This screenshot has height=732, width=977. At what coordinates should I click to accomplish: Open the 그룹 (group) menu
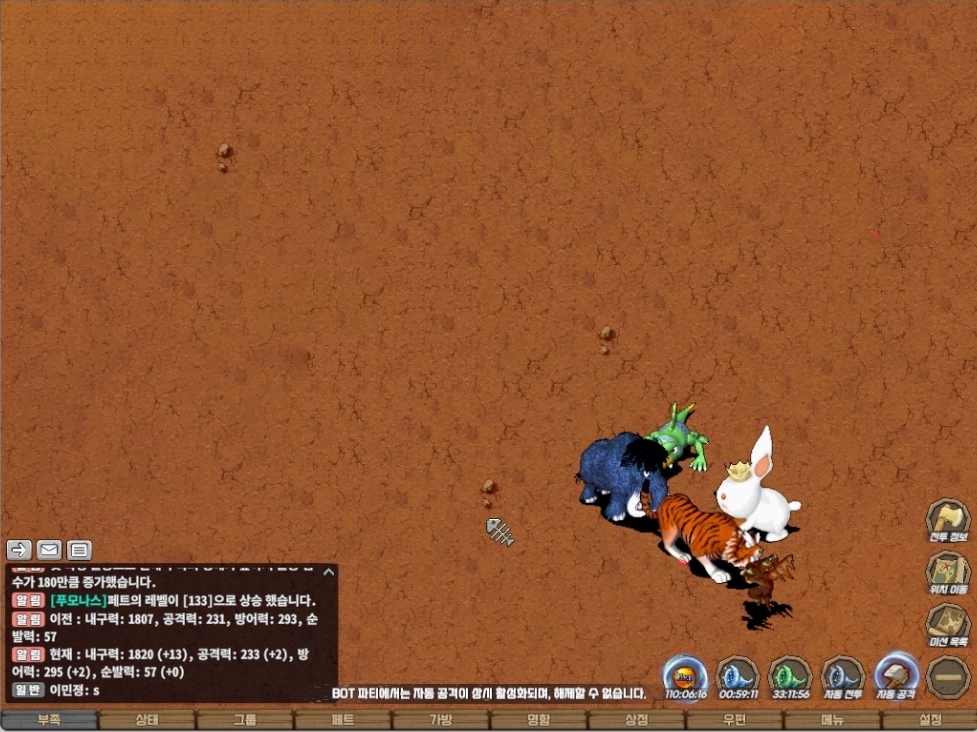click(245, 720)
